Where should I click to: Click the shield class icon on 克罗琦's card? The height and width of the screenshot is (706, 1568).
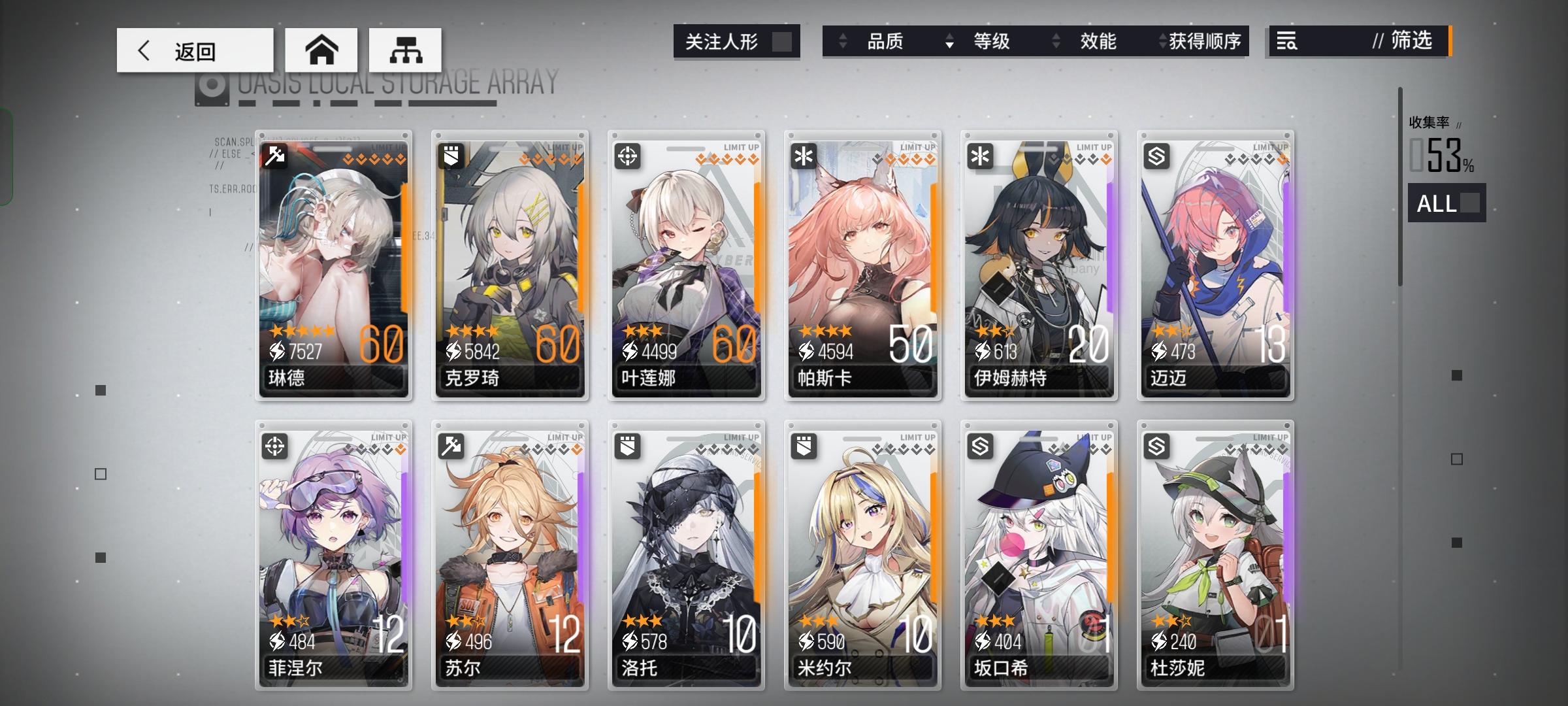pyautogui.click(x=452, y=154)
